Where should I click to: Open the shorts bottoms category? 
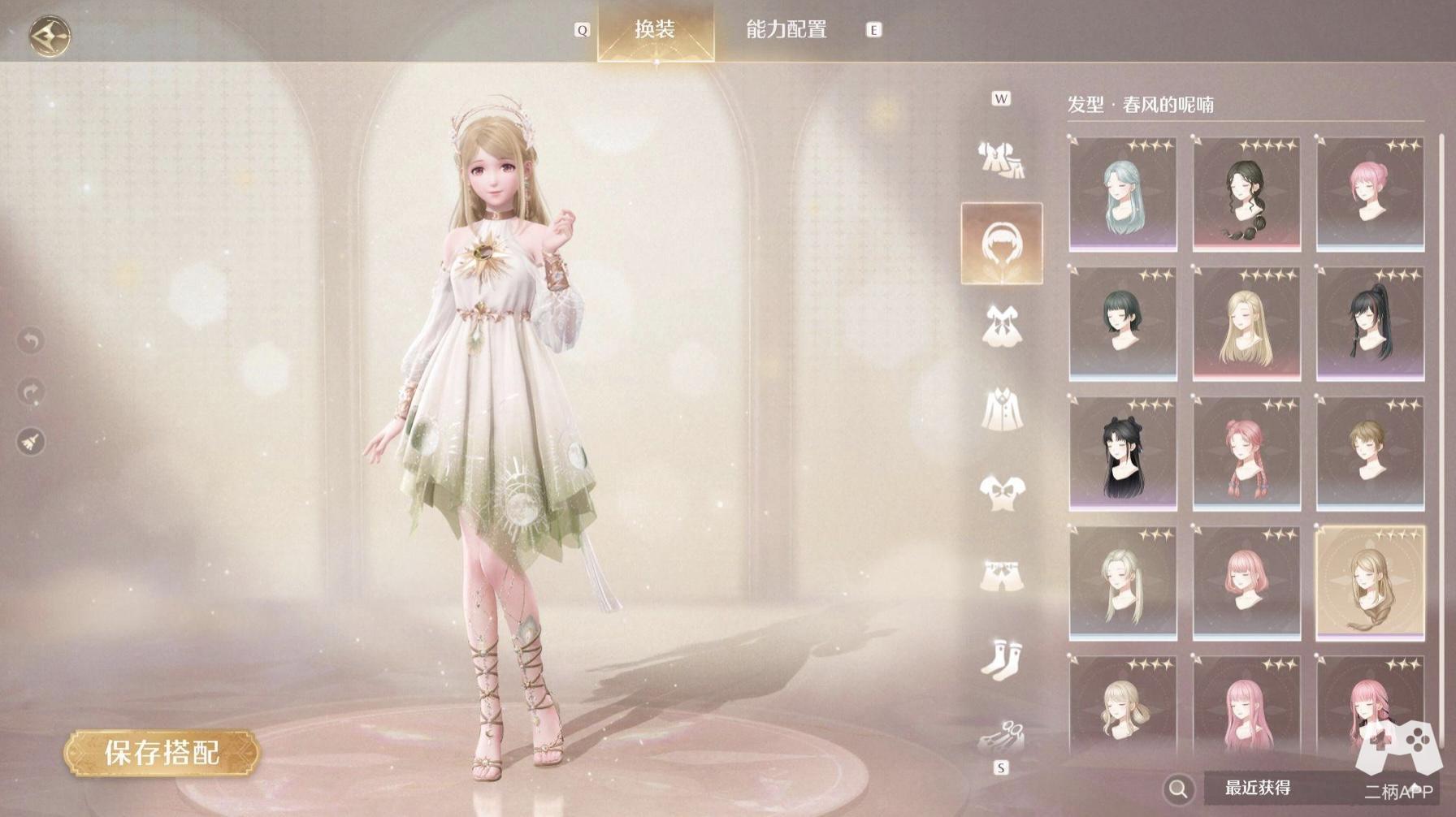point(1001,575)
